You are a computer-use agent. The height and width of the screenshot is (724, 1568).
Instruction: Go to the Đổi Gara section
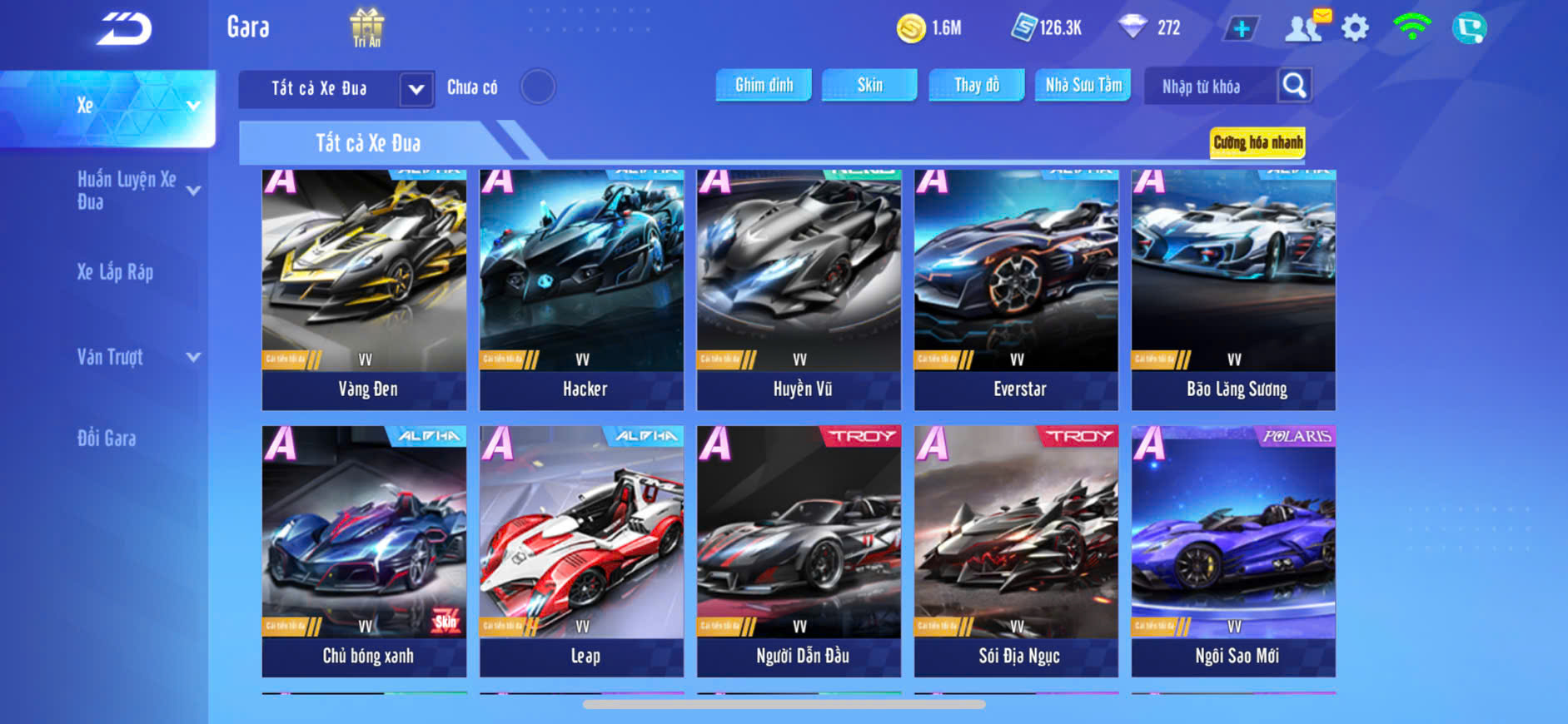click(107, 439)
